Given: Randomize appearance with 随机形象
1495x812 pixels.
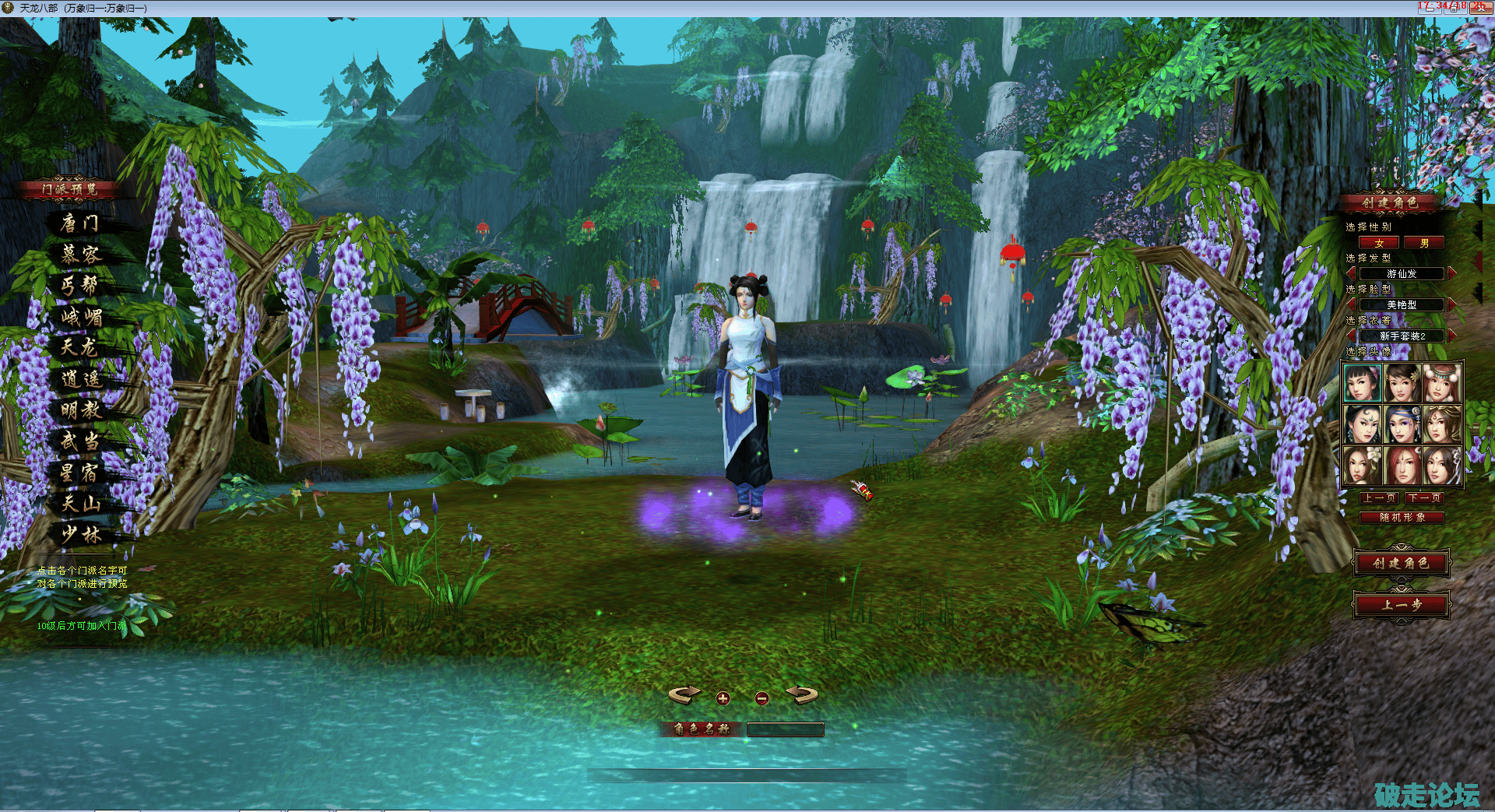Looking at the screenshot, I should point(1402,517).
